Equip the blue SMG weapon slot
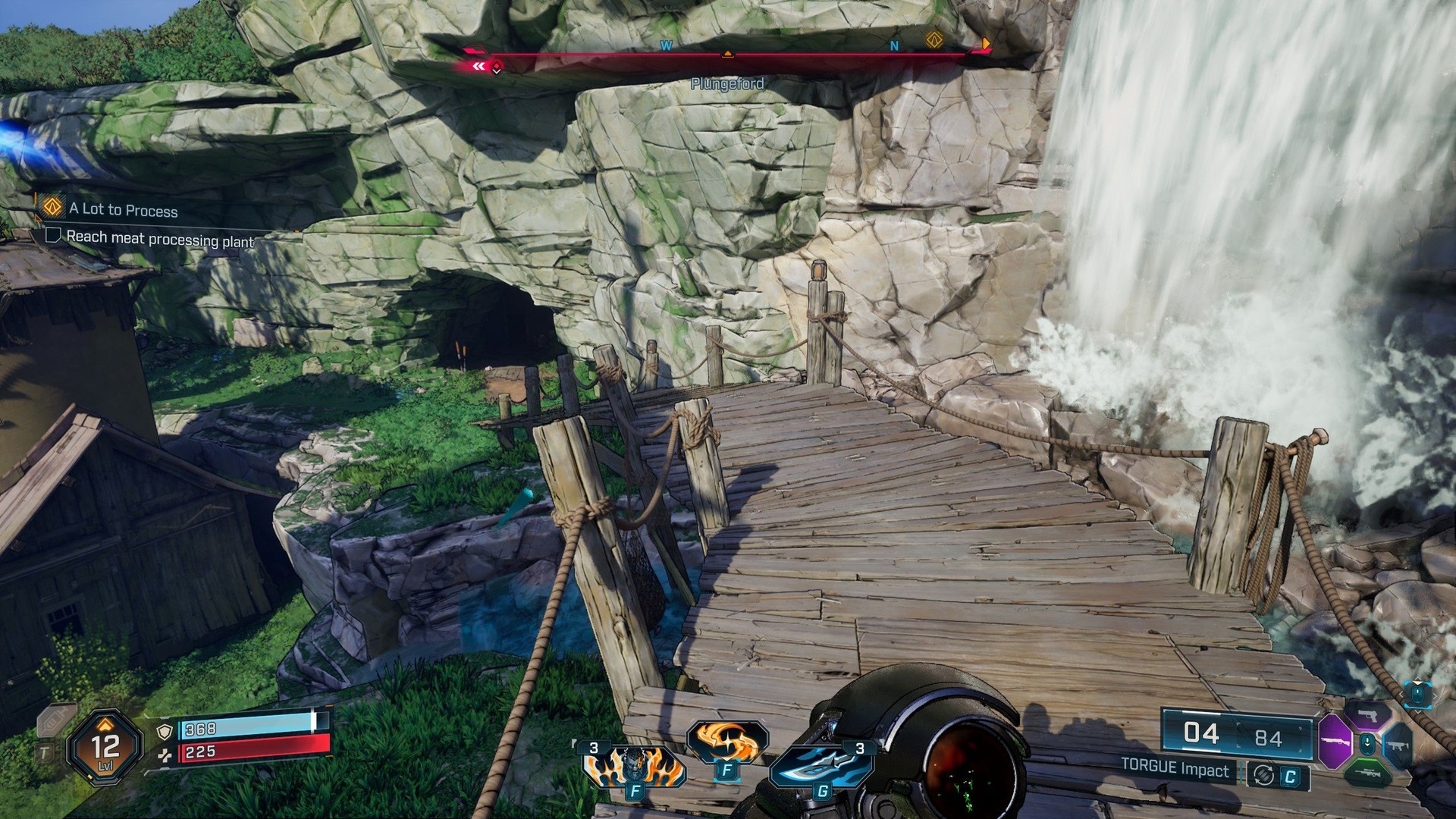The height and width of the screenshot is (819, 1456). pyautogui.click(x=1397, y=746)
